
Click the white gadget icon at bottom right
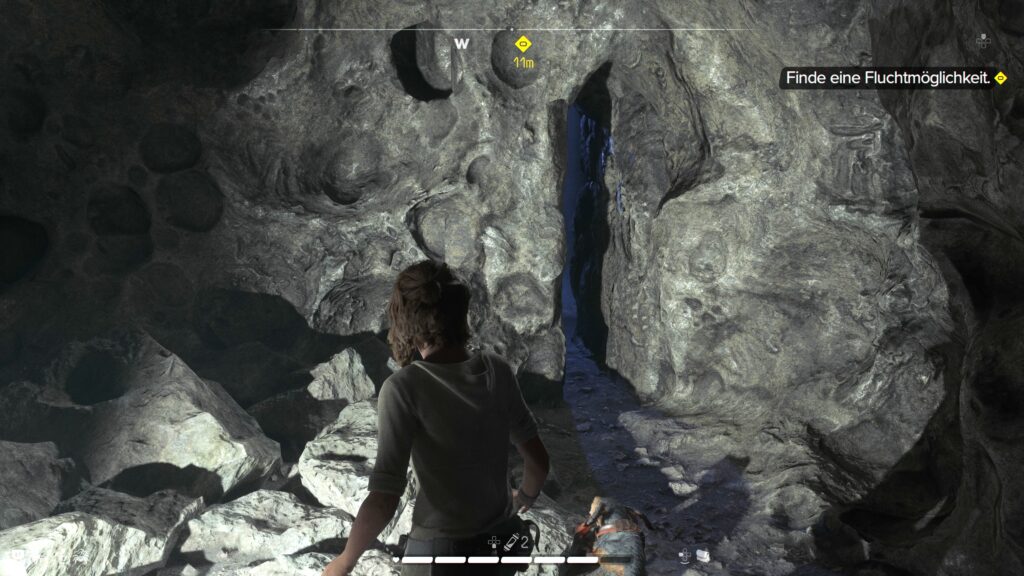click(x=703, y=555)
